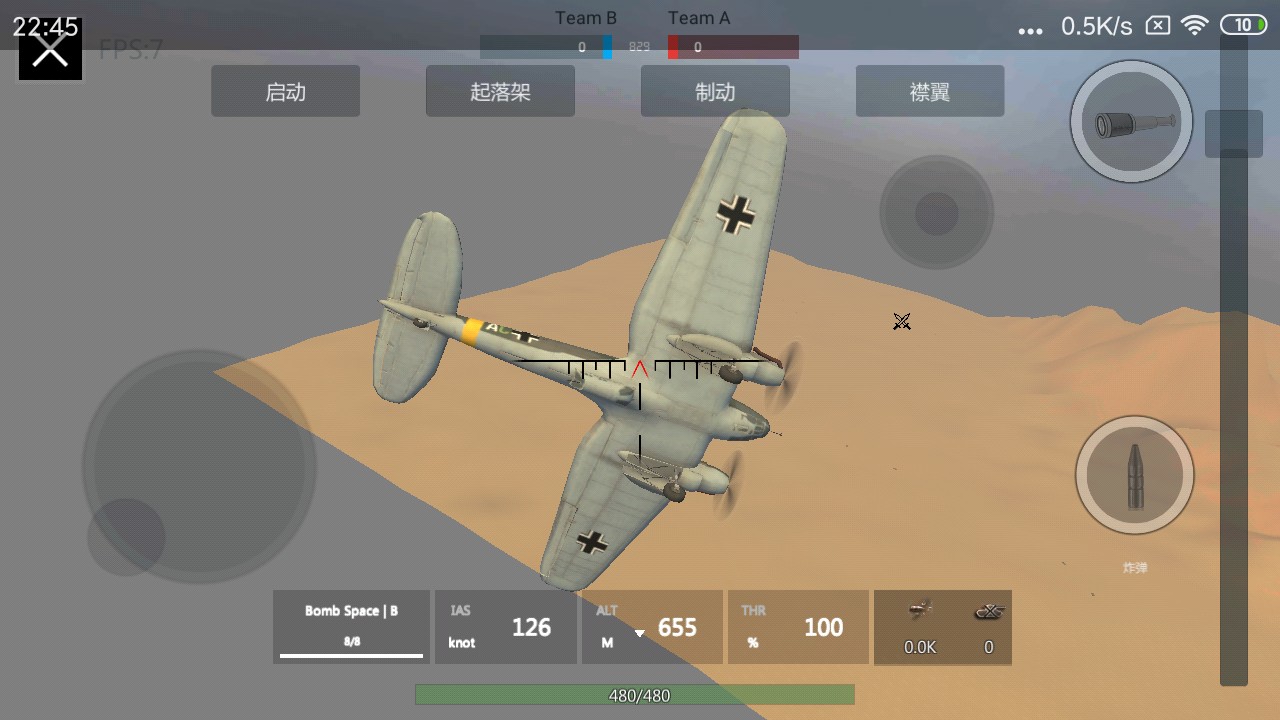Click the throttle slider handle
The width and height of the screenshot is (1280, 720).
tap(1233, 133)
